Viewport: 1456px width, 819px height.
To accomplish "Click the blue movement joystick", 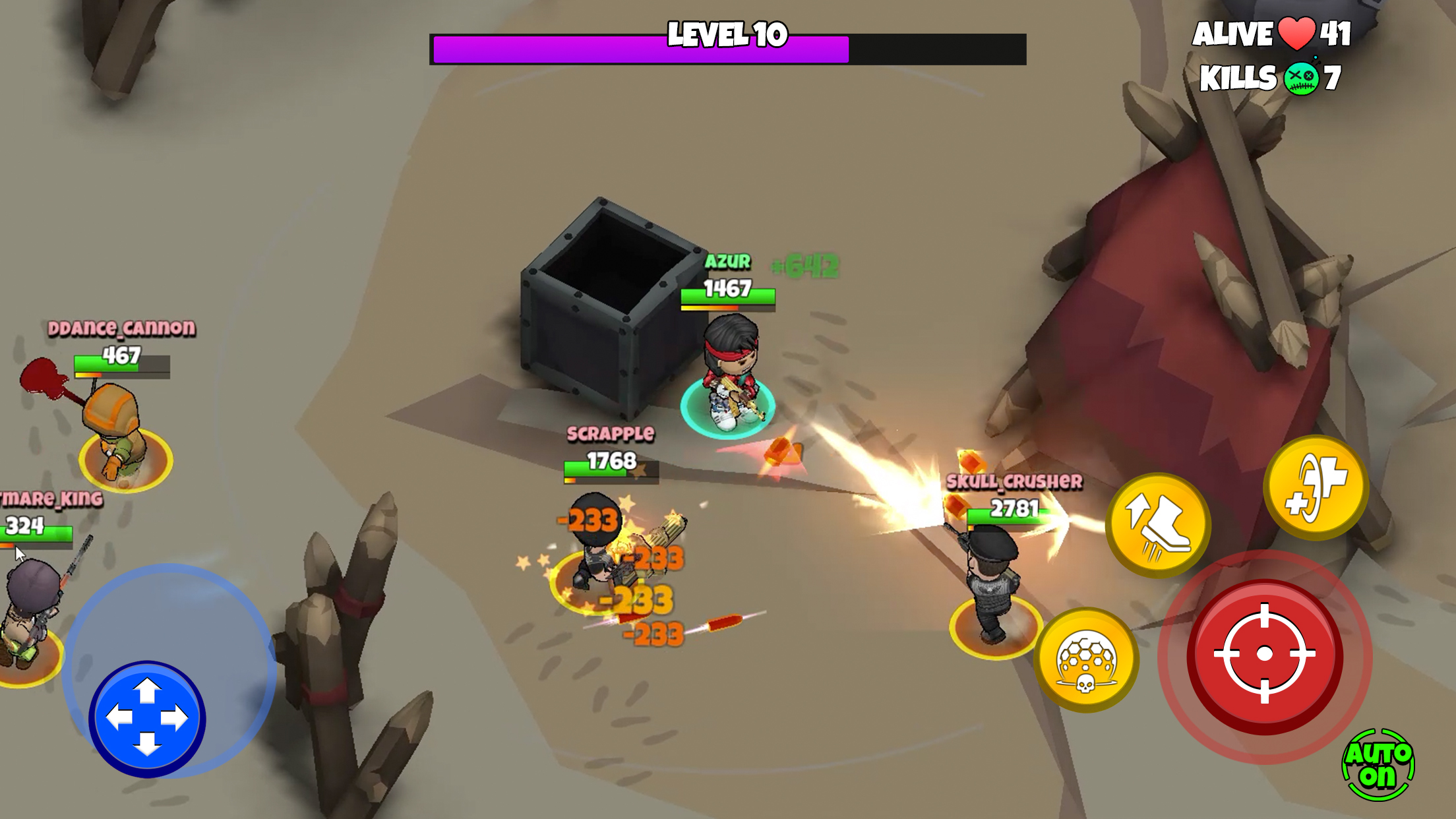I will tap(147, 718).
